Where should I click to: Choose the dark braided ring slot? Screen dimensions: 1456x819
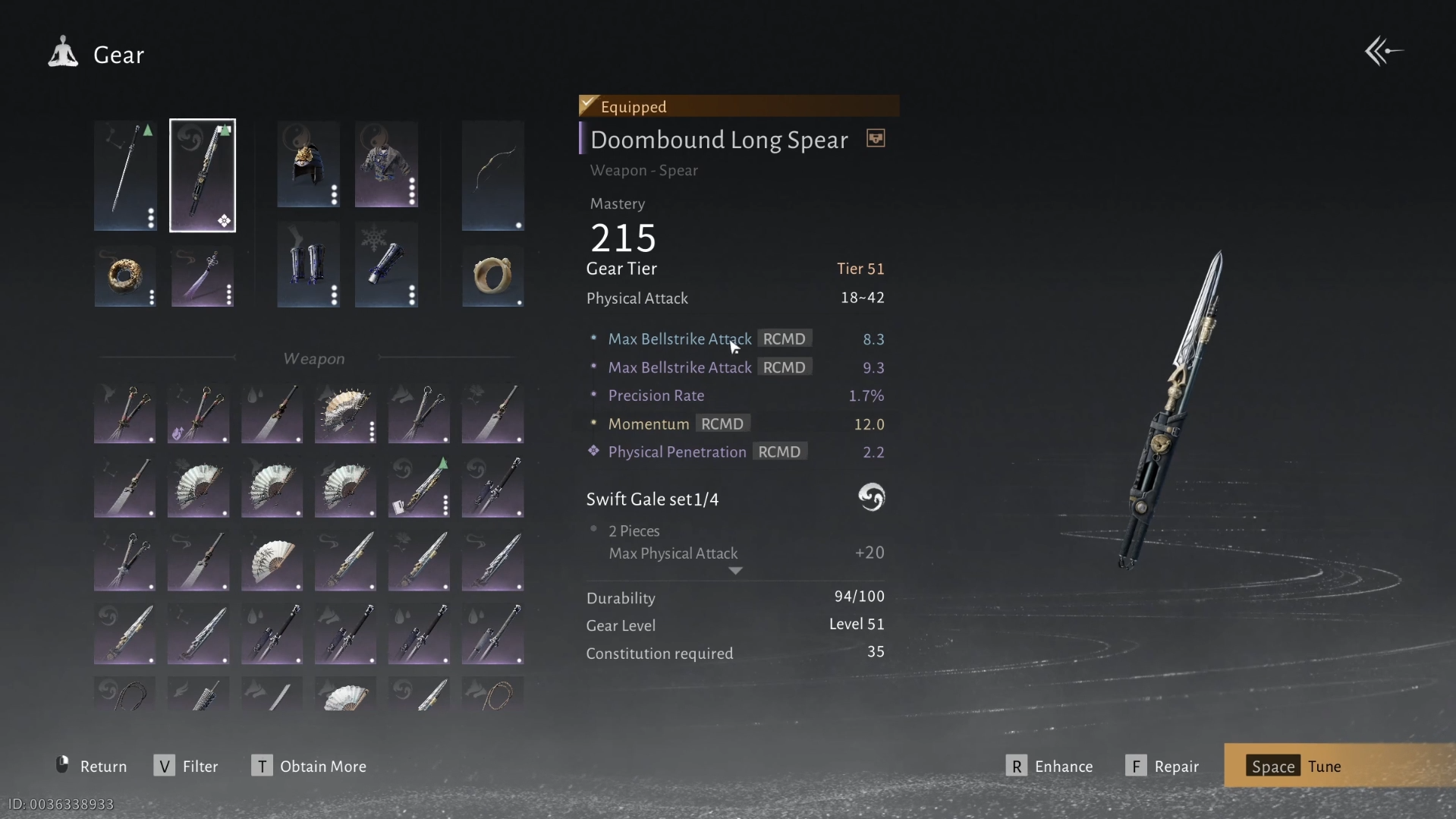(x=125, y=276)
